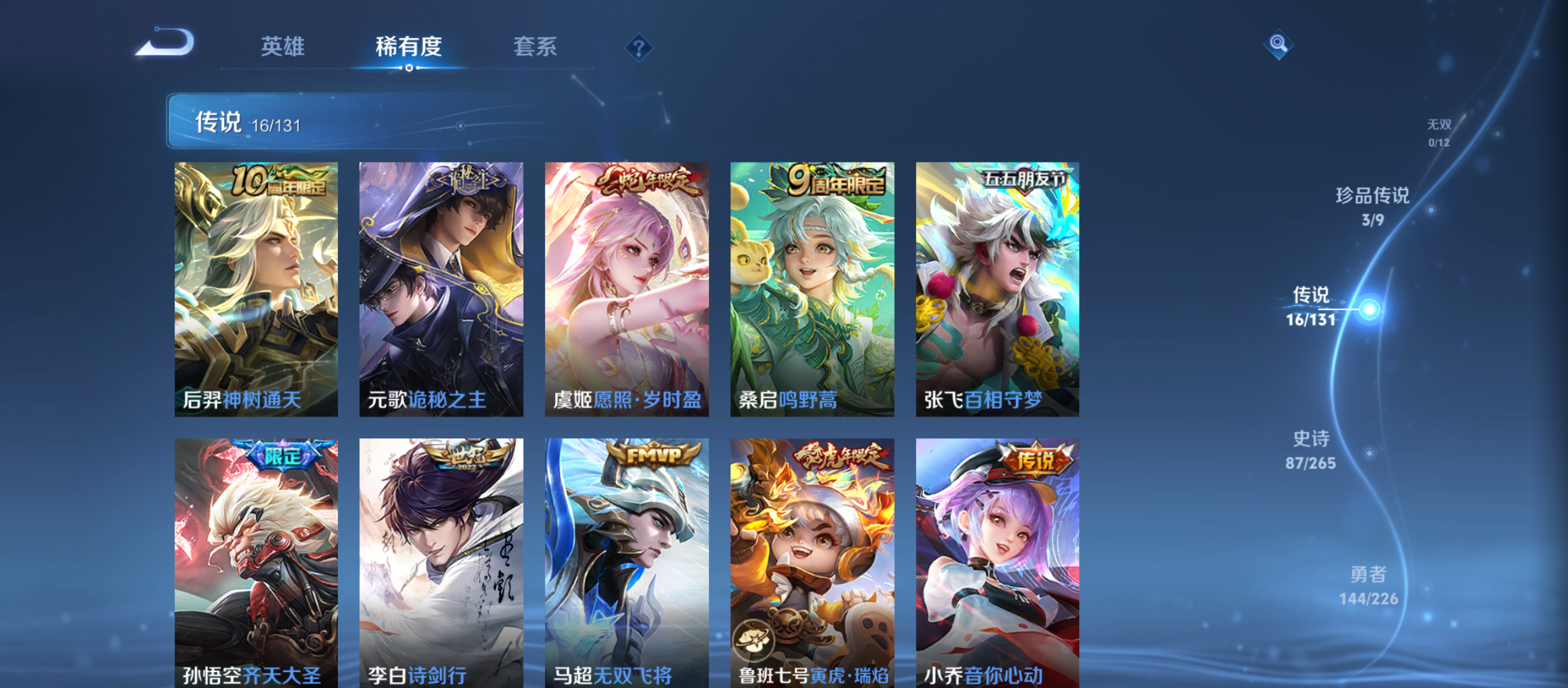This screenshot has height=688, width=1568.
Task: Click the help question mark icon
Action: tap(638, 47)
